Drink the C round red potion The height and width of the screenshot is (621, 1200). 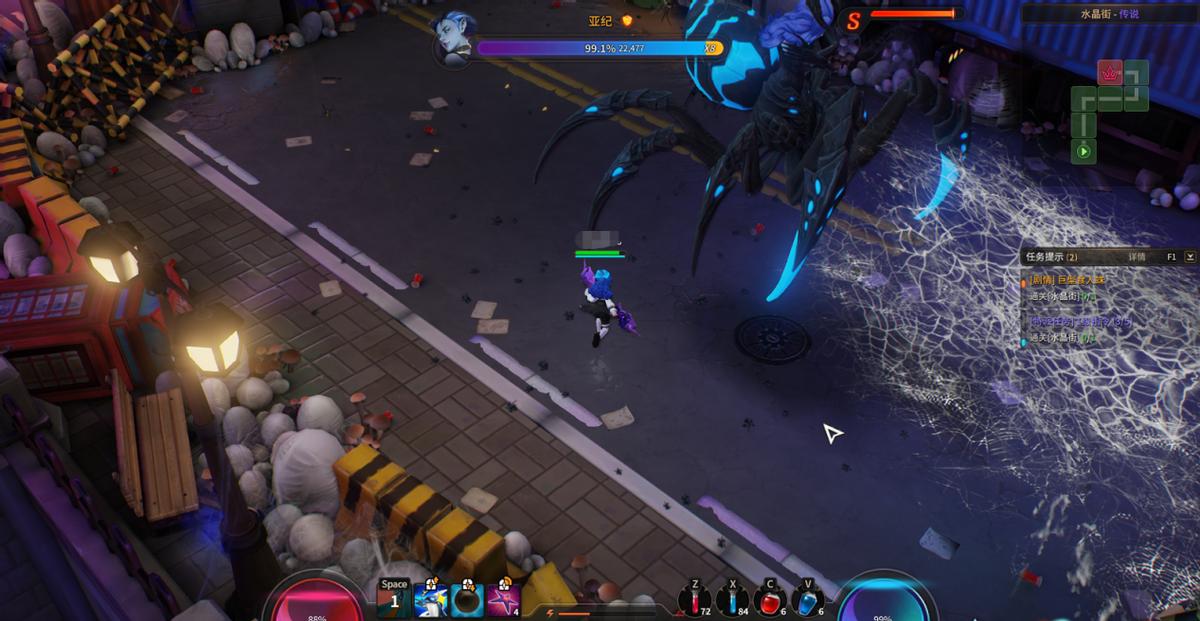769,599
